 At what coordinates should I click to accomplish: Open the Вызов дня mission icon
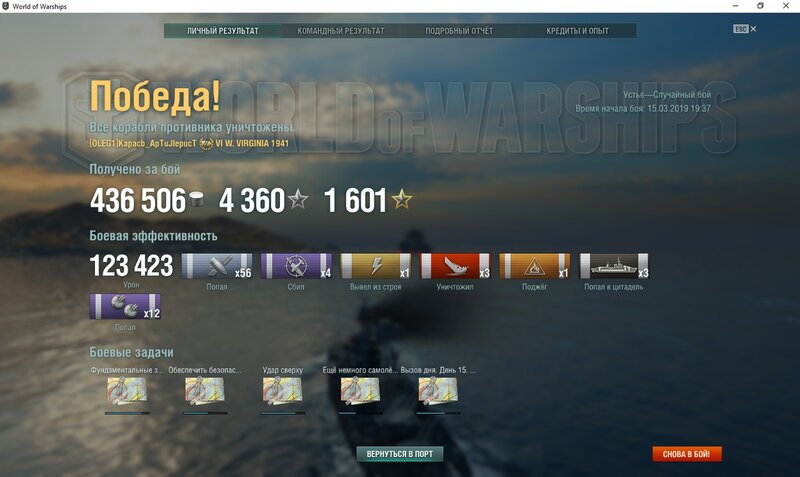click(439, 391)
